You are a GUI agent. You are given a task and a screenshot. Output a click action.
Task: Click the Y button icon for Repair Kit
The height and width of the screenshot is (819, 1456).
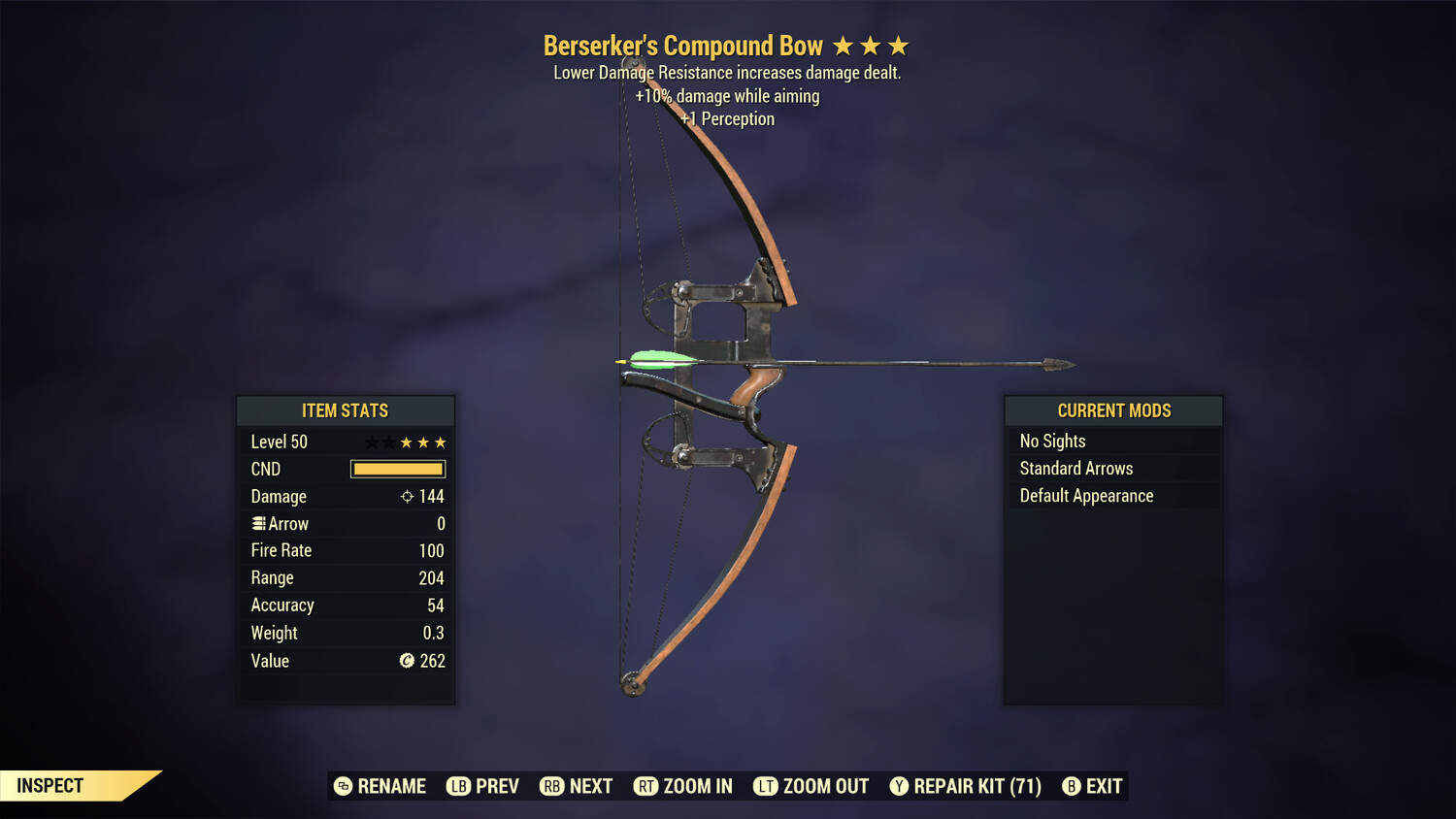point(899,786)
